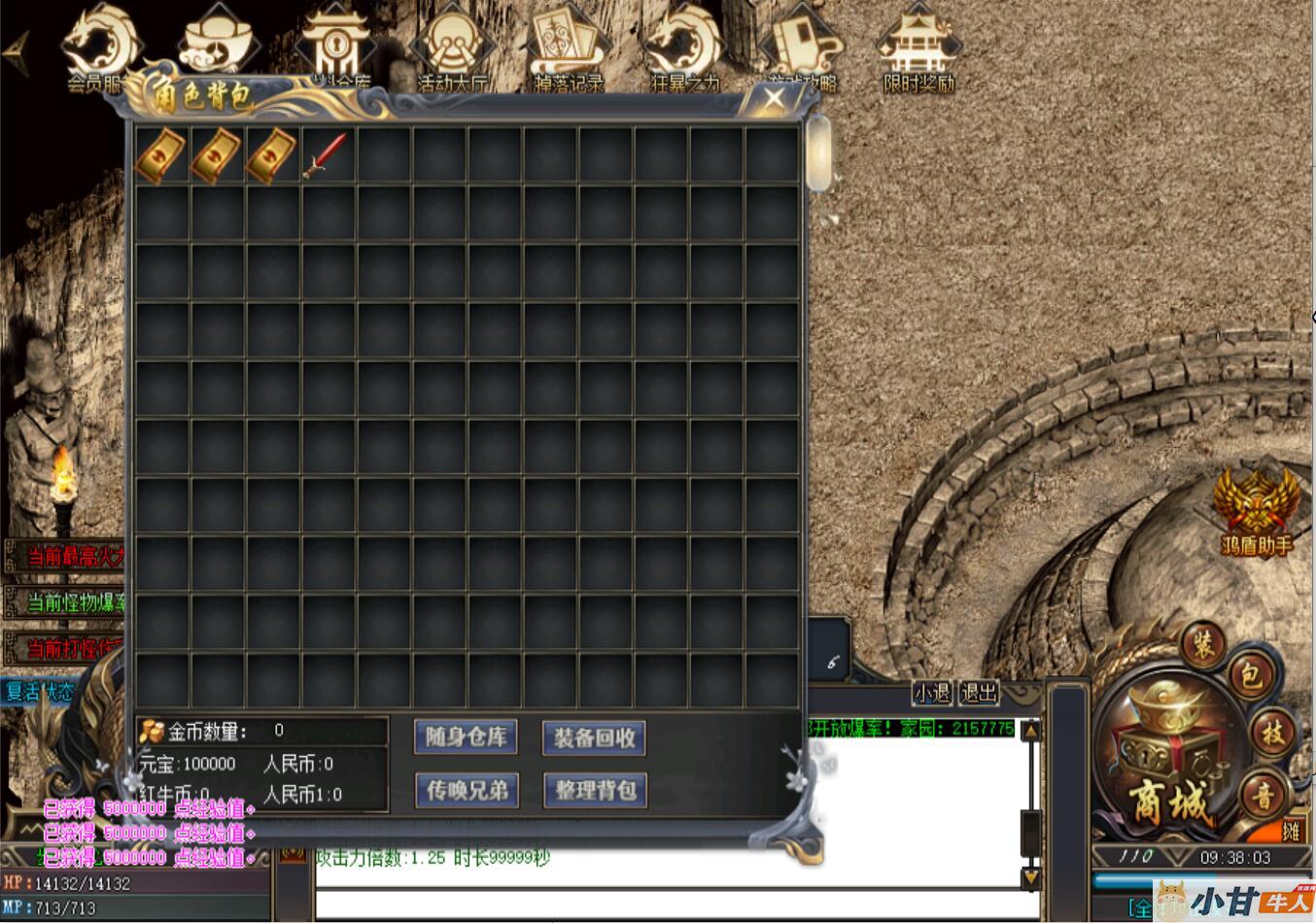Open the 摊 stall button
Viewport: 1316px width, 923px height.
click(1290, 831)
